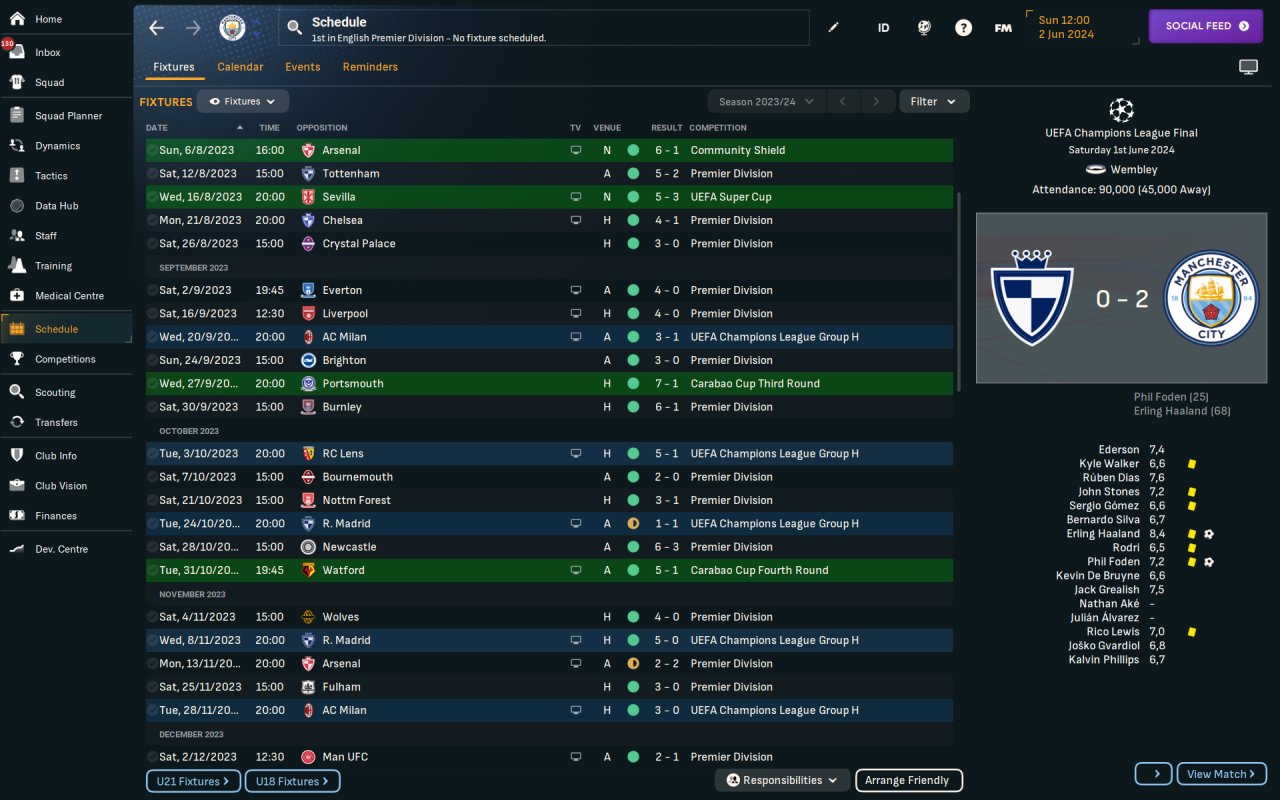
Task: Switch to the Events tab
Action: click(302, 67)
